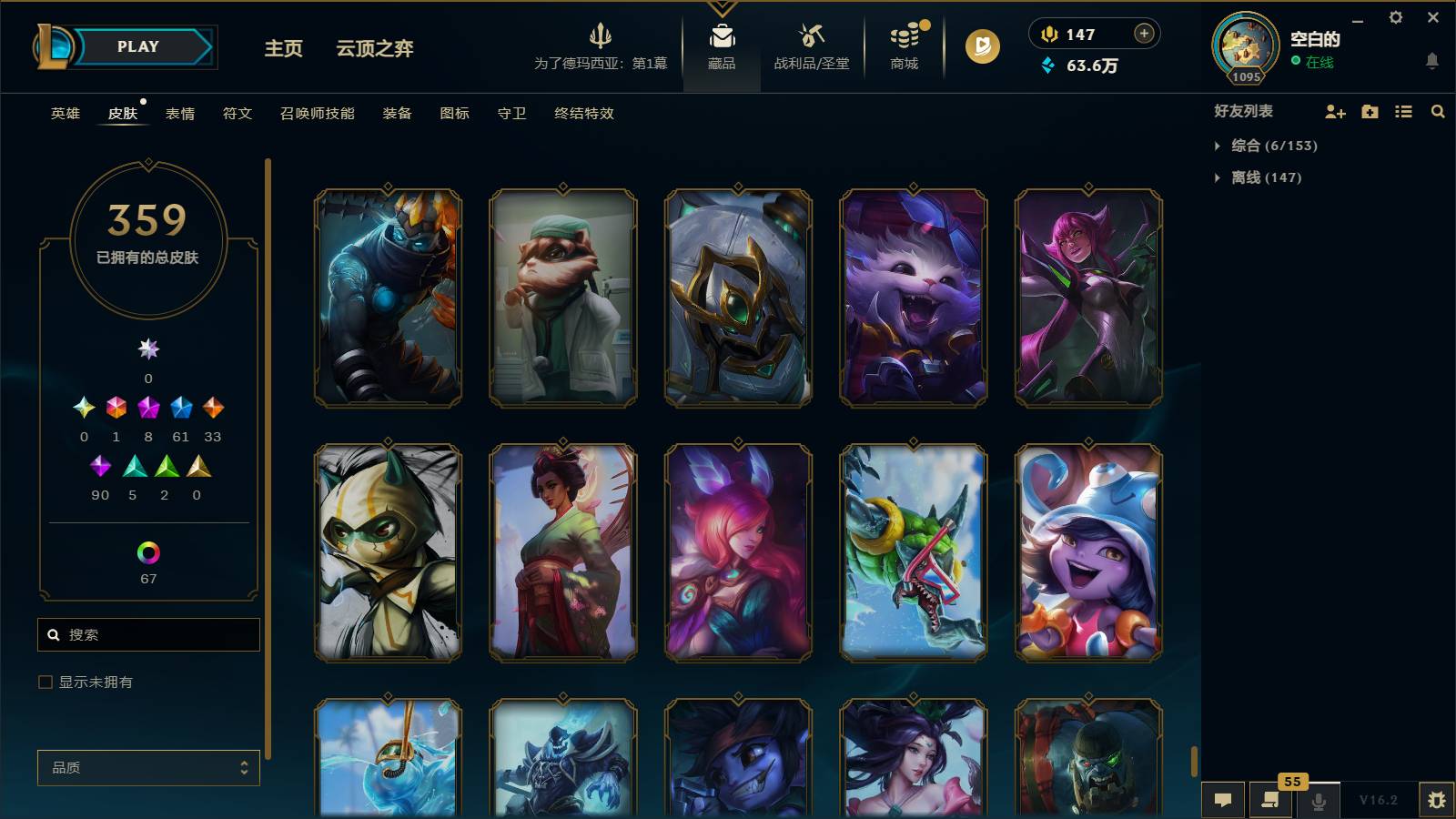The height and width of the screenshot is (819, 1456).
Task: Expand the 离线 (147) friend group
Action: click(1260, 177)
